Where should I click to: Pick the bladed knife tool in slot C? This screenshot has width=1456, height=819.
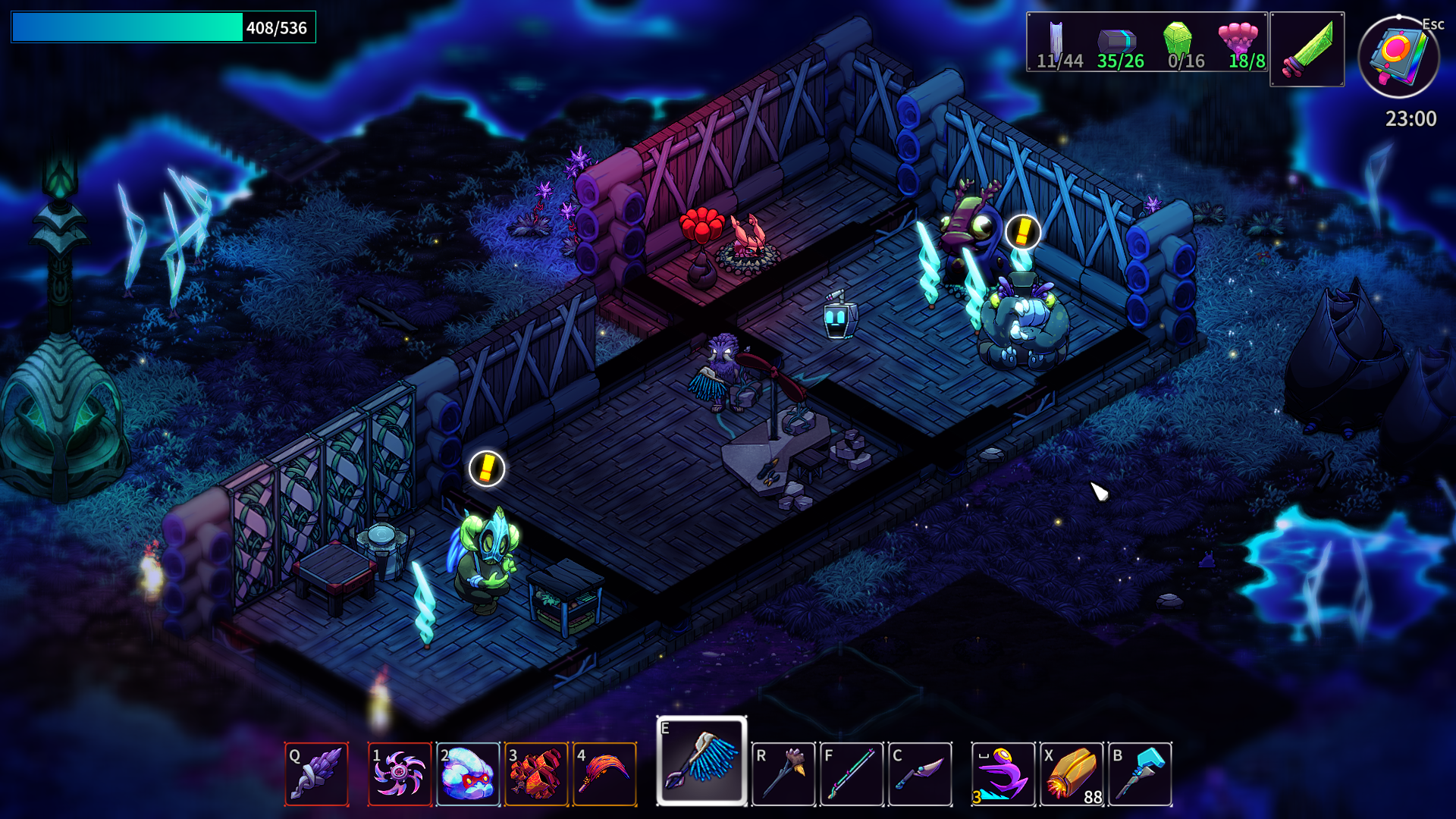[920, 773]
